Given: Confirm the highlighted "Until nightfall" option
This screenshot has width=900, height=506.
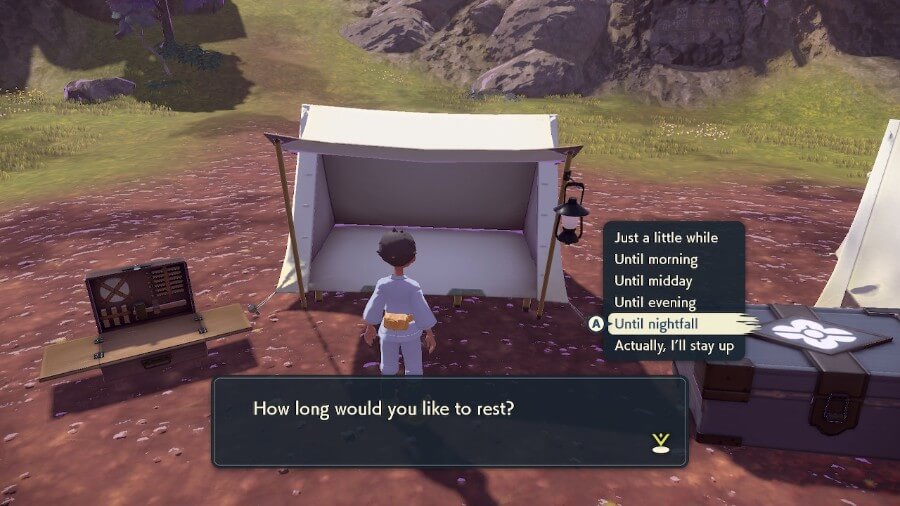Looking at the screenshot, I should click(656, 324).
